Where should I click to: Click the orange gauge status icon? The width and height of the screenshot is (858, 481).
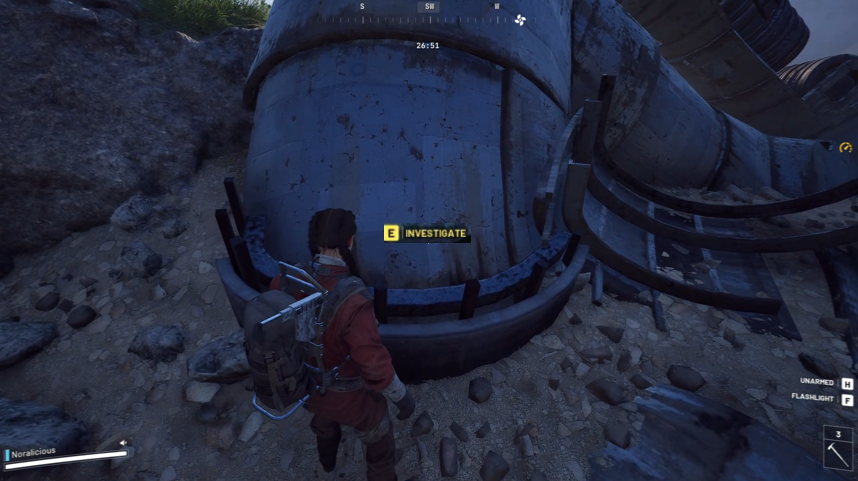pos(845,148)
